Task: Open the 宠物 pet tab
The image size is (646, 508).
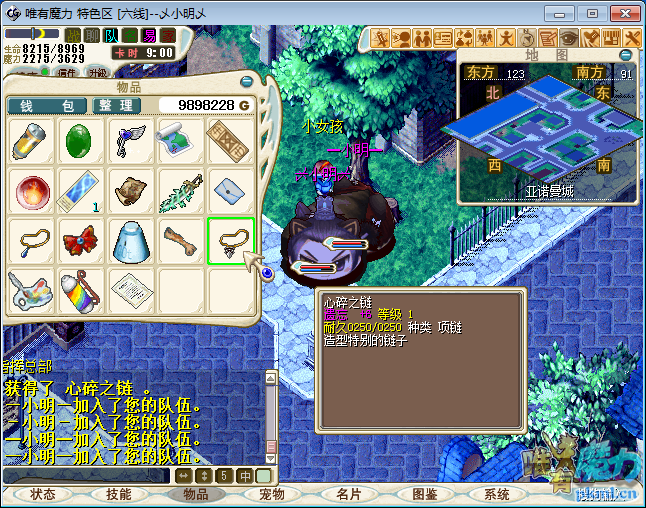Action: coord(272,494)
